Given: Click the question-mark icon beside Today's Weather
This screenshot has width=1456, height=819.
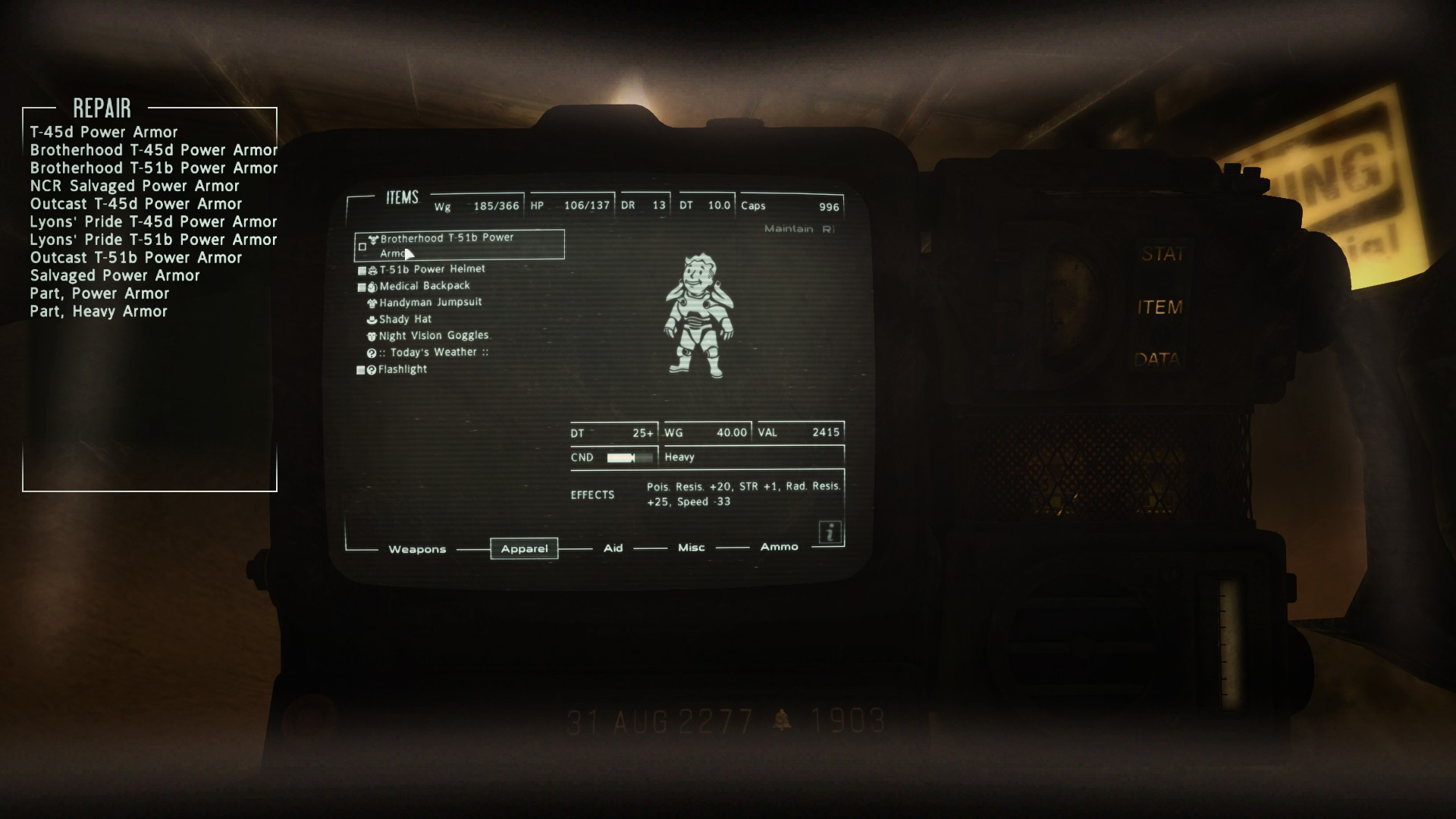Looking at the screenshot, I should coord(372,352).
